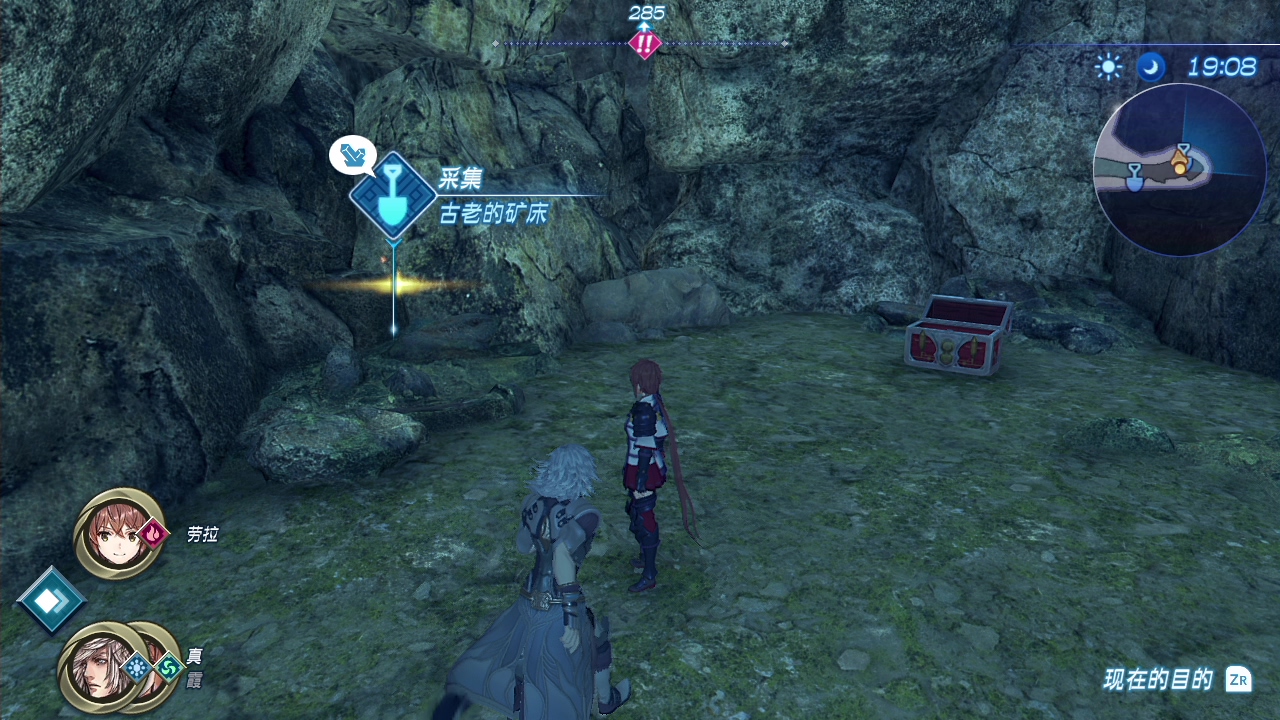
Task: Click the teal diamond party switch icon
Action: point(49,599)
